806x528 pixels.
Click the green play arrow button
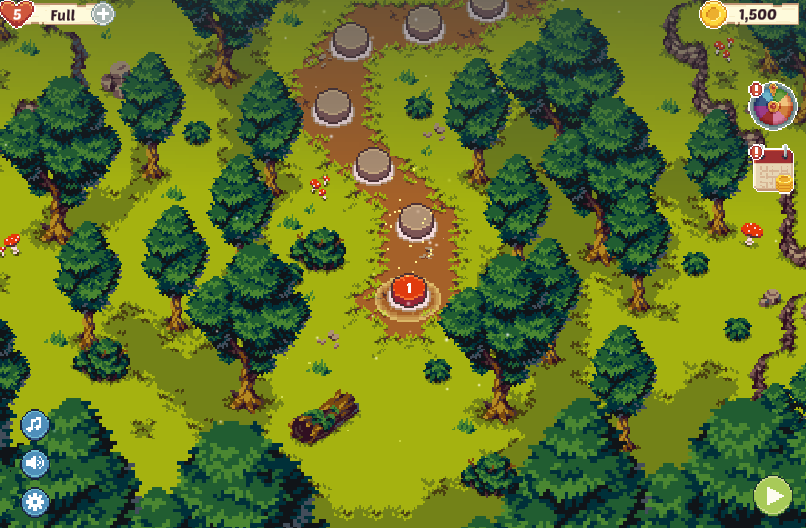[x=772, y=495]
